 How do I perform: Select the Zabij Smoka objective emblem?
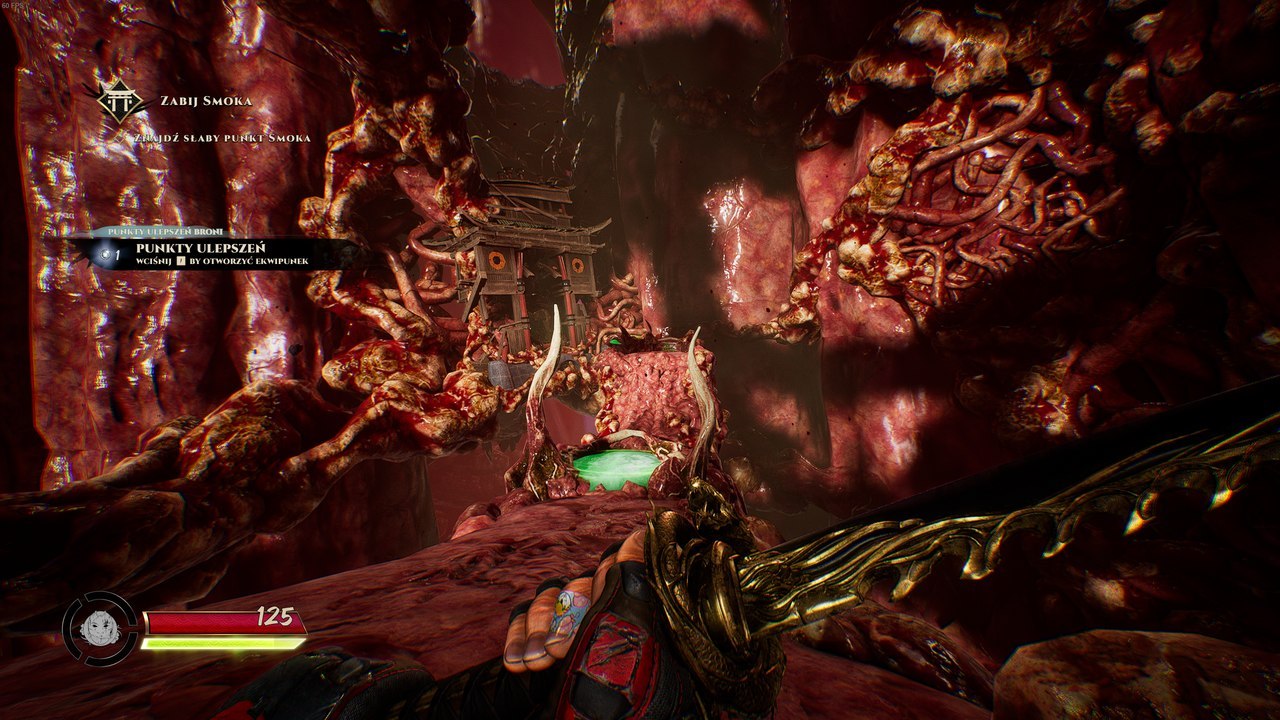pyautogui.click(x=119, y=101)
